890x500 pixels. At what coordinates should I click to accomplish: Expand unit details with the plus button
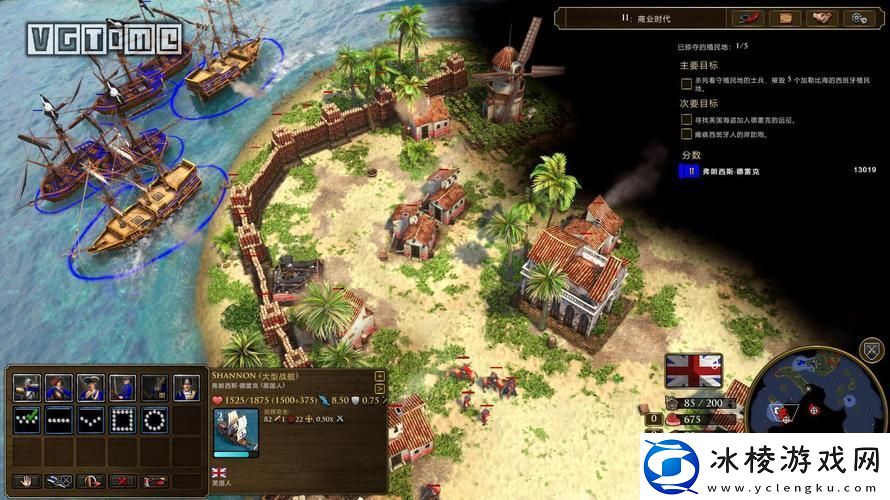pyautogui.click(x=379, y=377)
